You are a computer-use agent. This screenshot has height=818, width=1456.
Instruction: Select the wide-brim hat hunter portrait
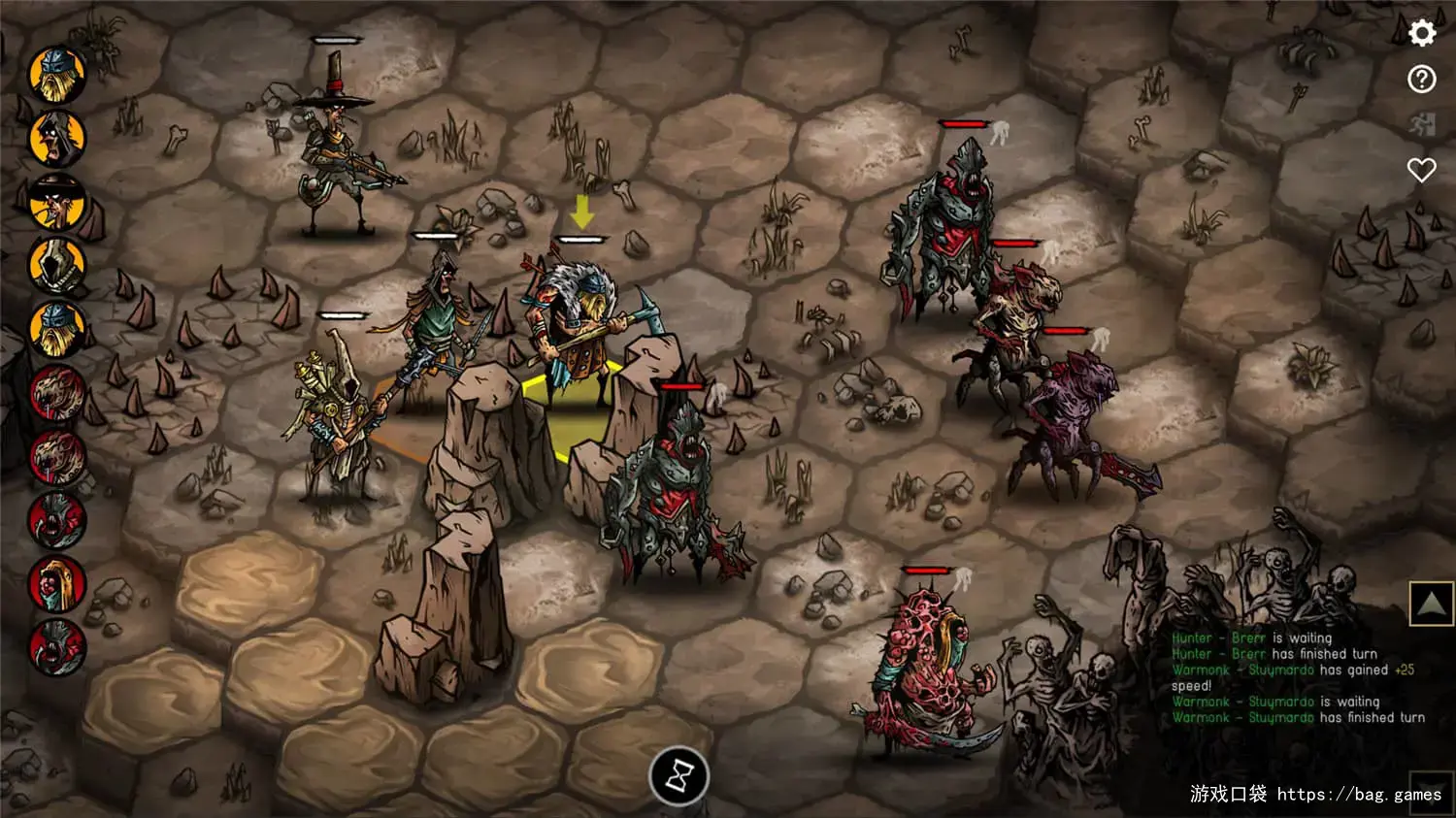pyautogui.click(x=57, y=202)
